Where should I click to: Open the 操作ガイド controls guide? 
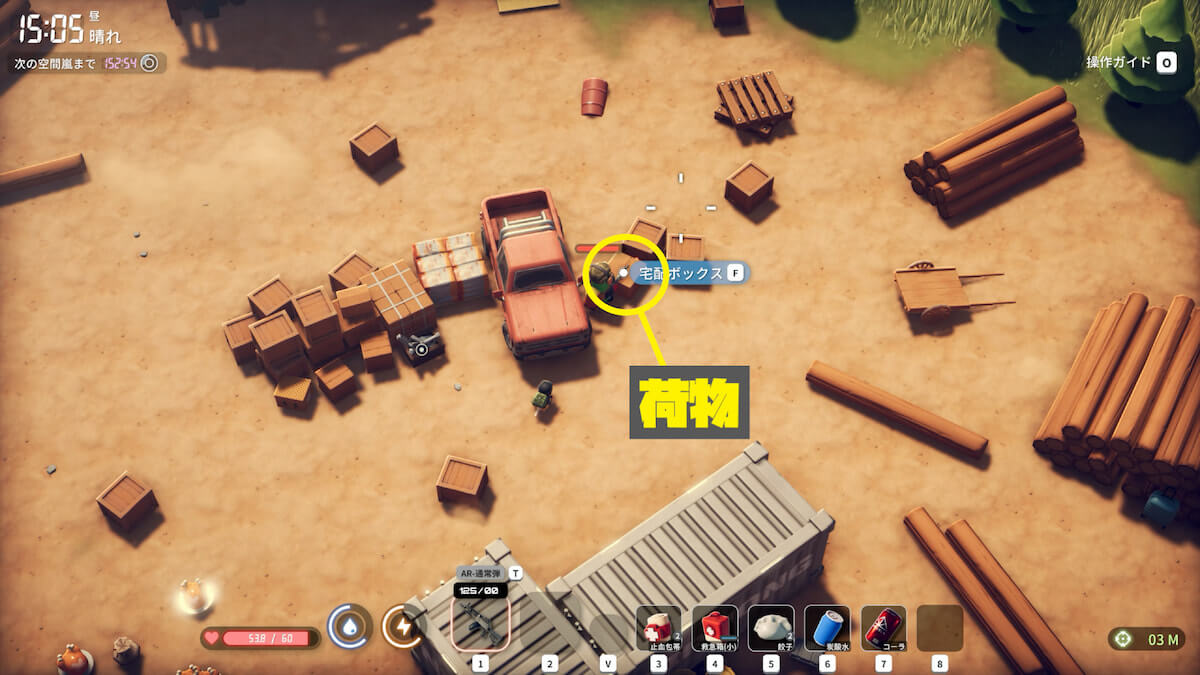point(1131,62)
